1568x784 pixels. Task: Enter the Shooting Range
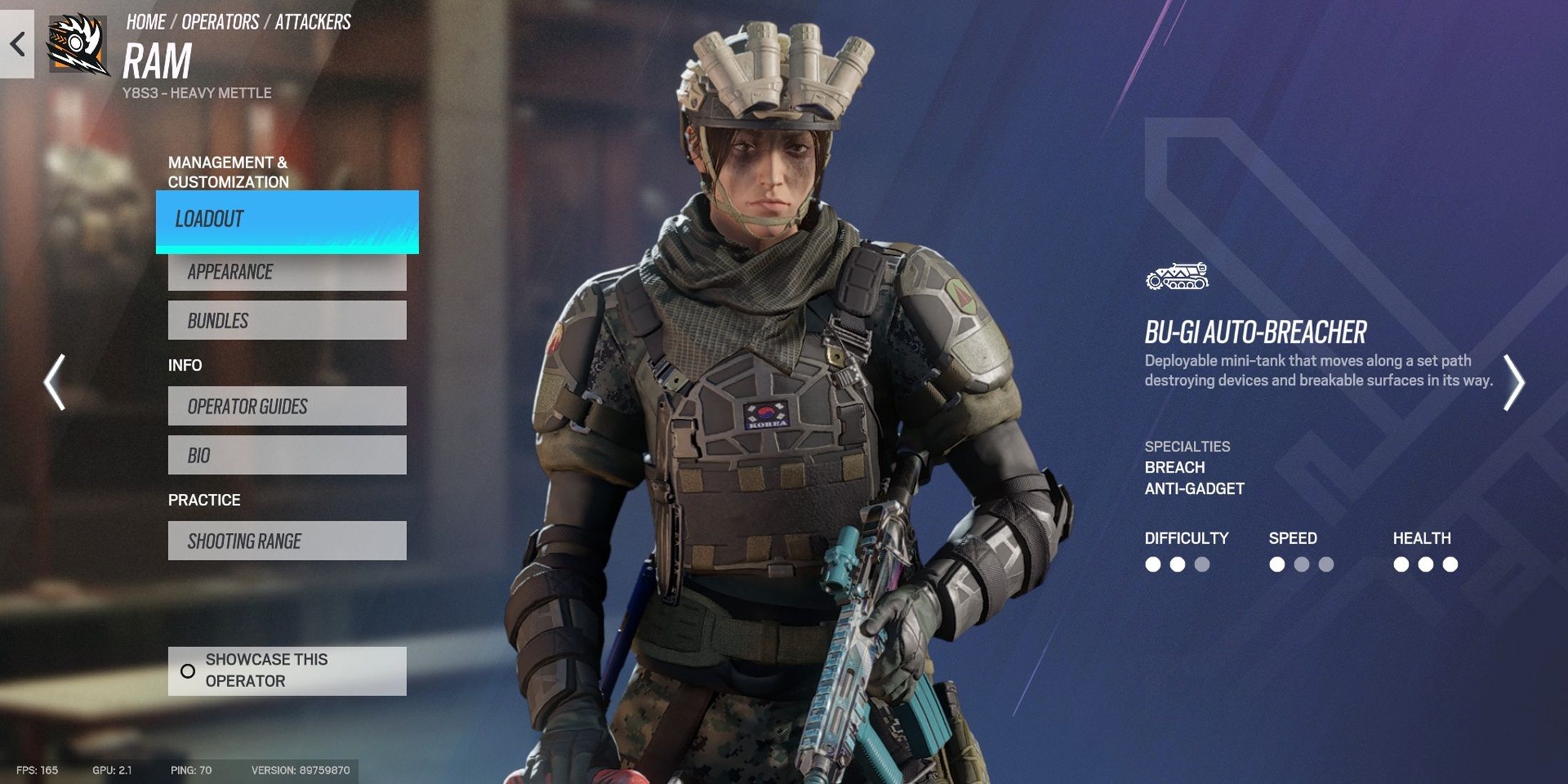tap(287, 541)
